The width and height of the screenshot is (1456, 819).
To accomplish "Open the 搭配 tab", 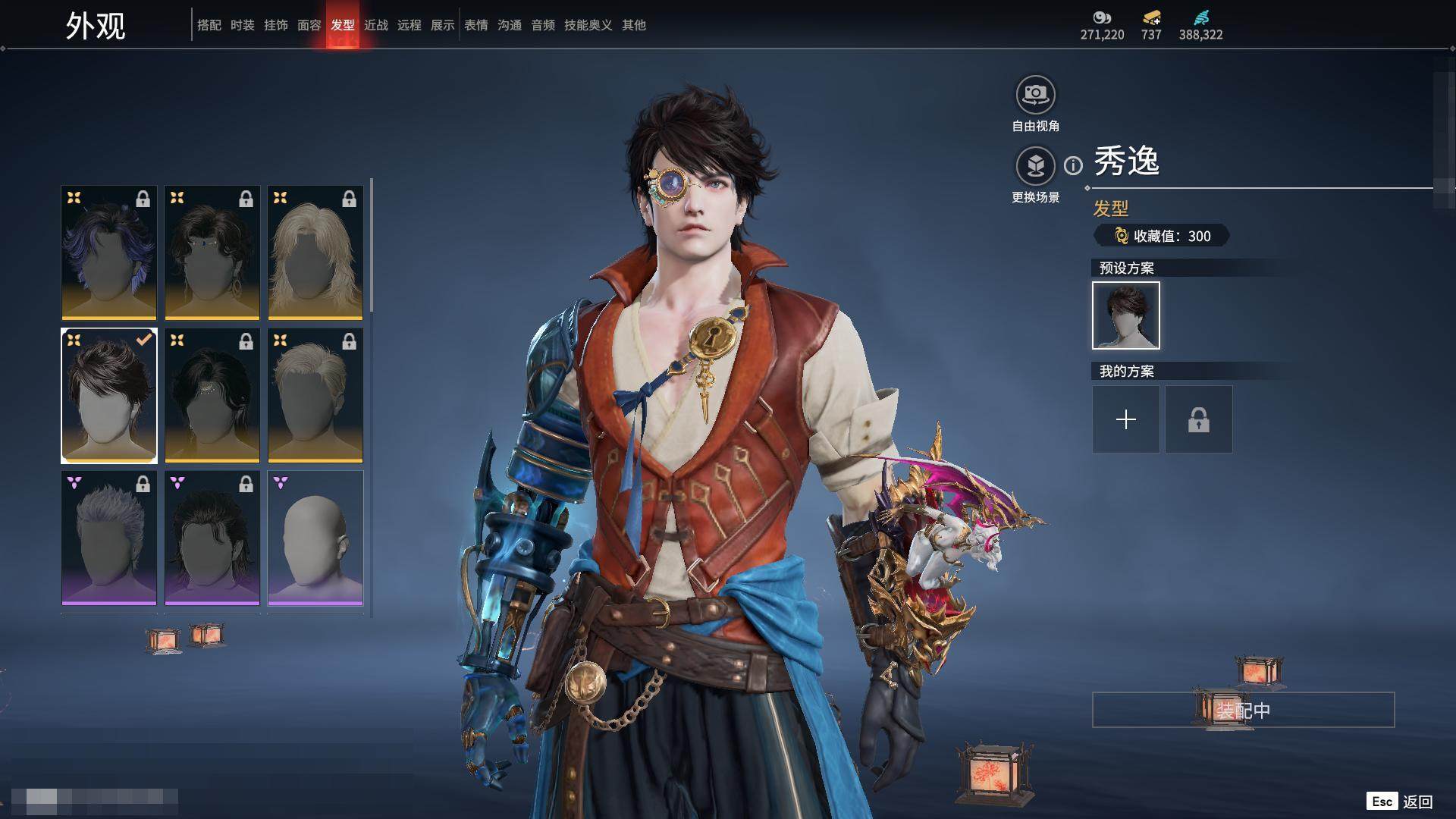I will click(209, 25).
